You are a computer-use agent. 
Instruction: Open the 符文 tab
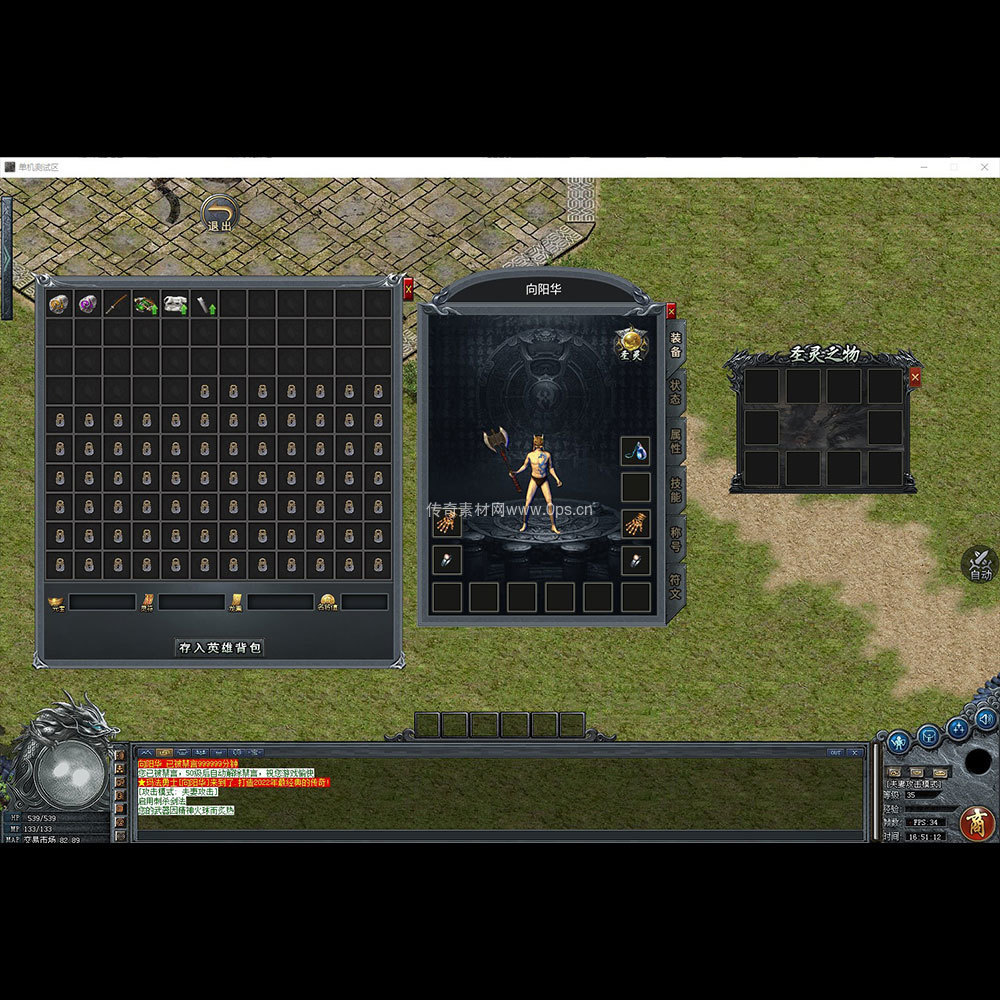(x=676, y=585)
